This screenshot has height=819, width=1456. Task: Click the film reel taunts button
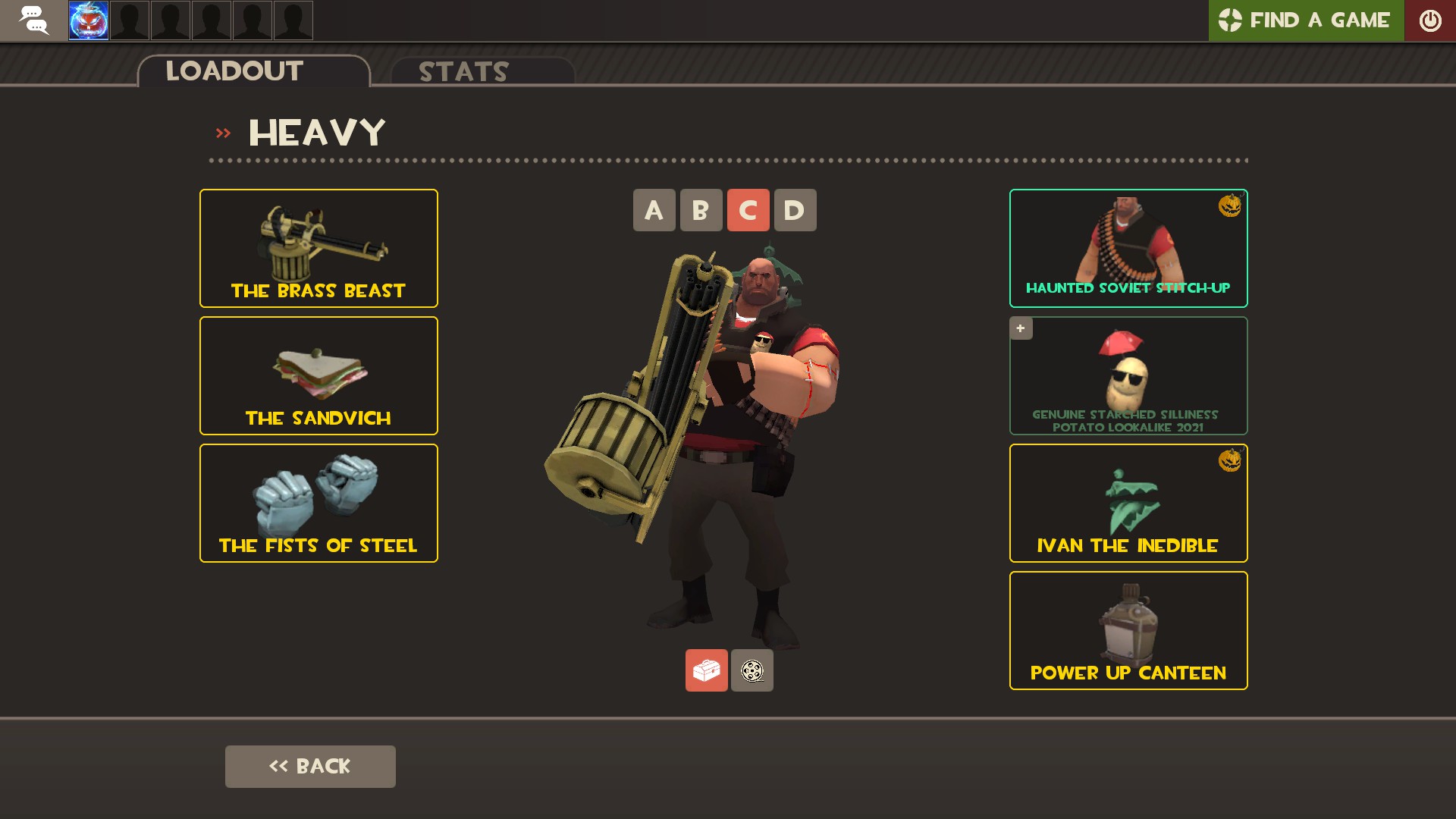[x=752, y=670]
